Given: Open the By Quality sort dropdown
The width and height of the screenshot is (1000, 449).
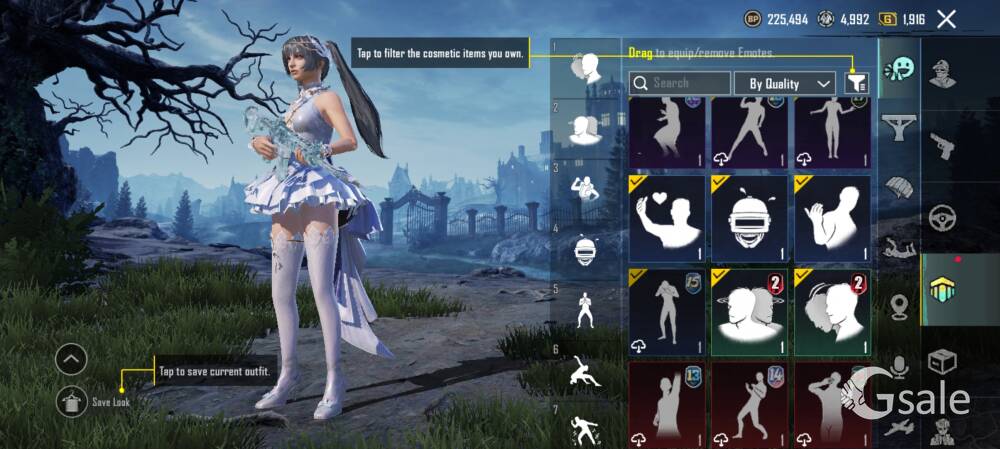Looking at the screenshot, I should coord(785,83).
